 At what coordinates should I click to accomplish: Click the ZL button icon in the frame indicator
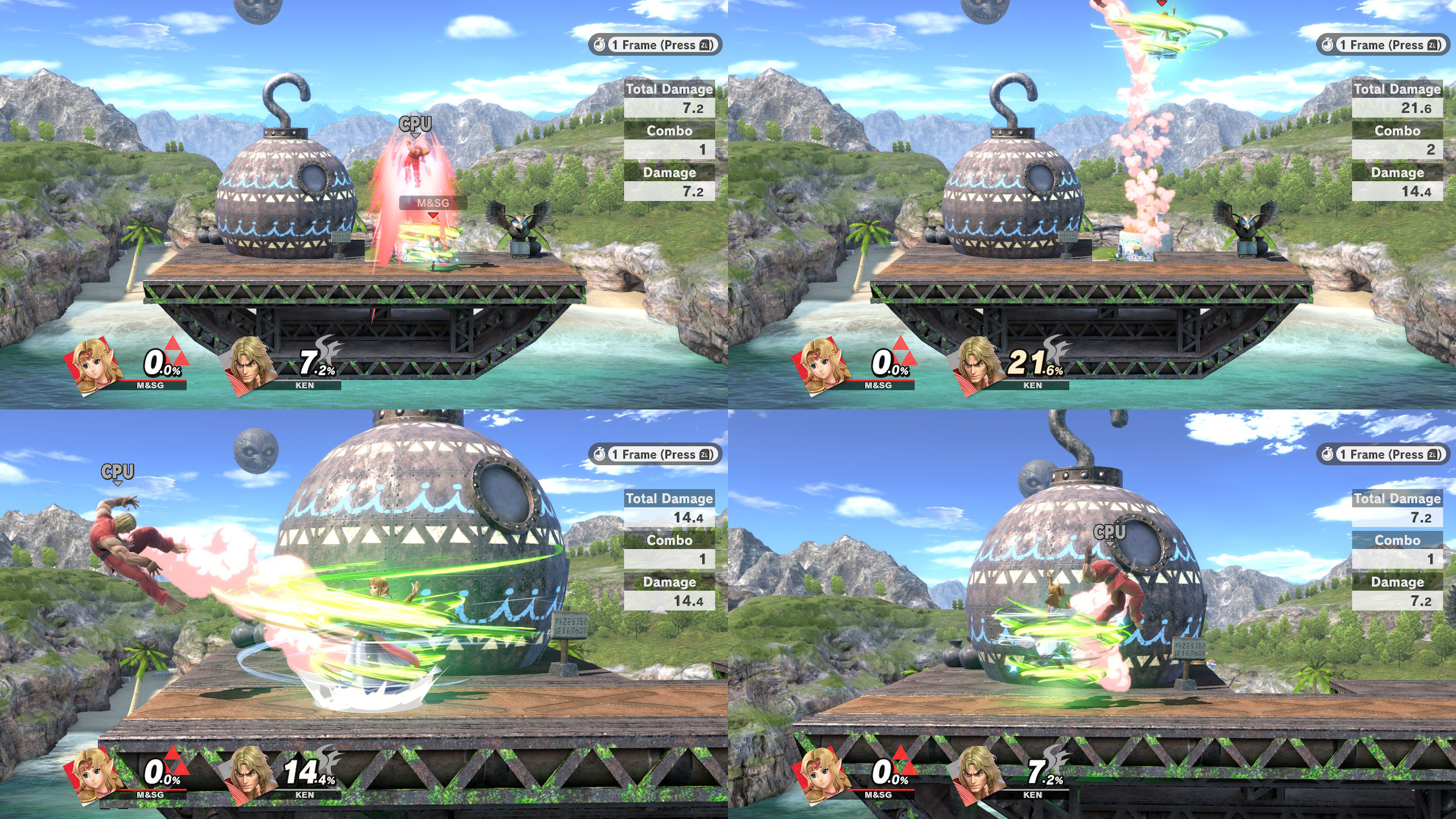coord(705,45)
